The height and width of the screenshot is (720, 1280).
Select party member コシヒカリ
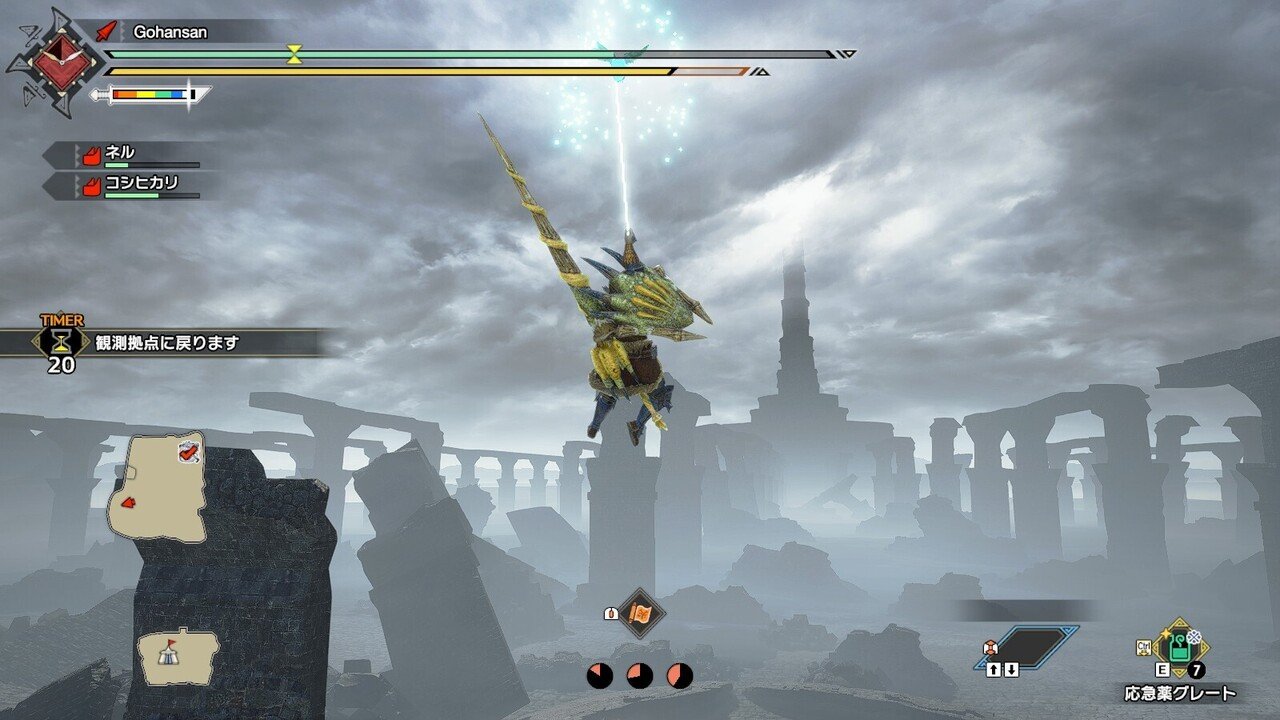(x=128, y=186)
